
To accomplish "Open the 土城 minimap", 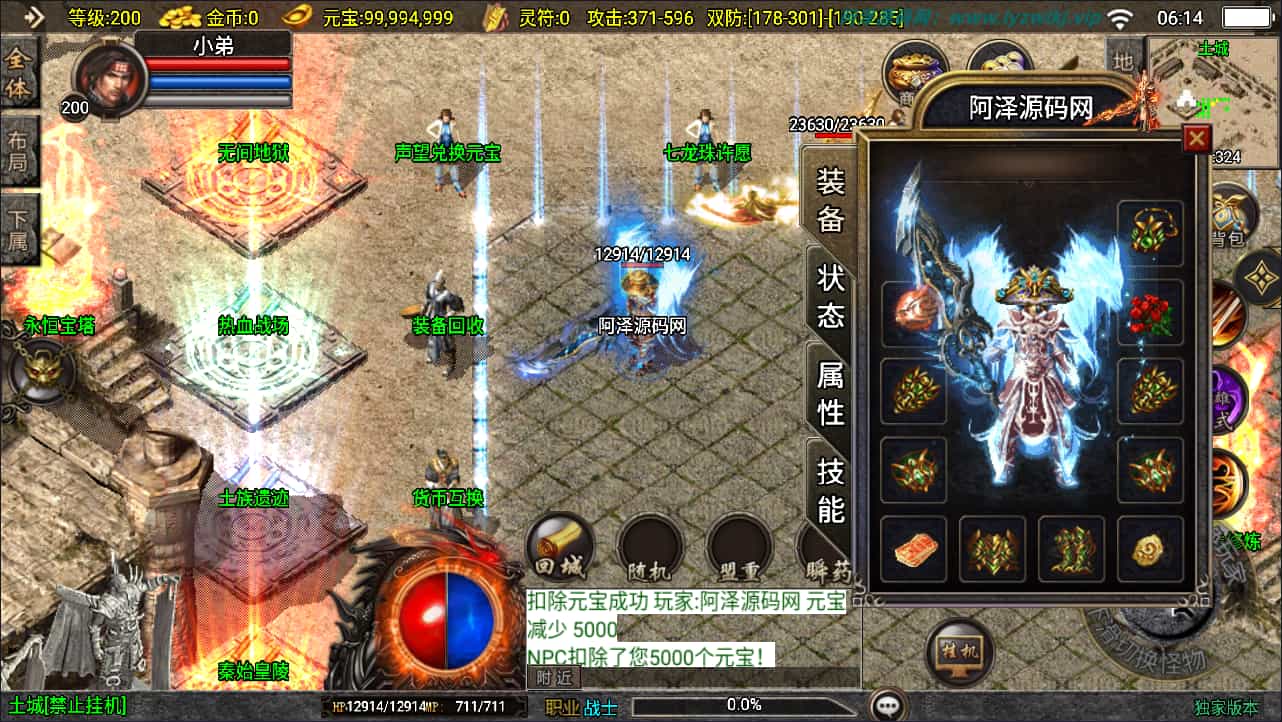I will (x=1213, y=100).
